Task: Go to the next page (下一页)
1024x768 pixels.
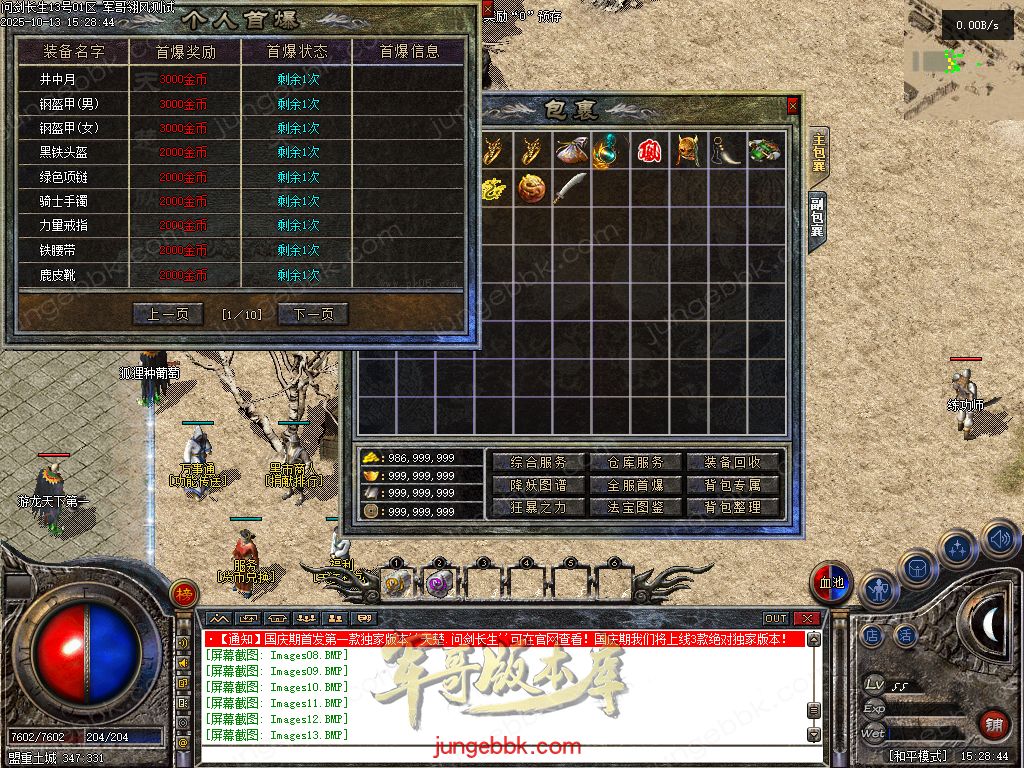Action: 313,314
